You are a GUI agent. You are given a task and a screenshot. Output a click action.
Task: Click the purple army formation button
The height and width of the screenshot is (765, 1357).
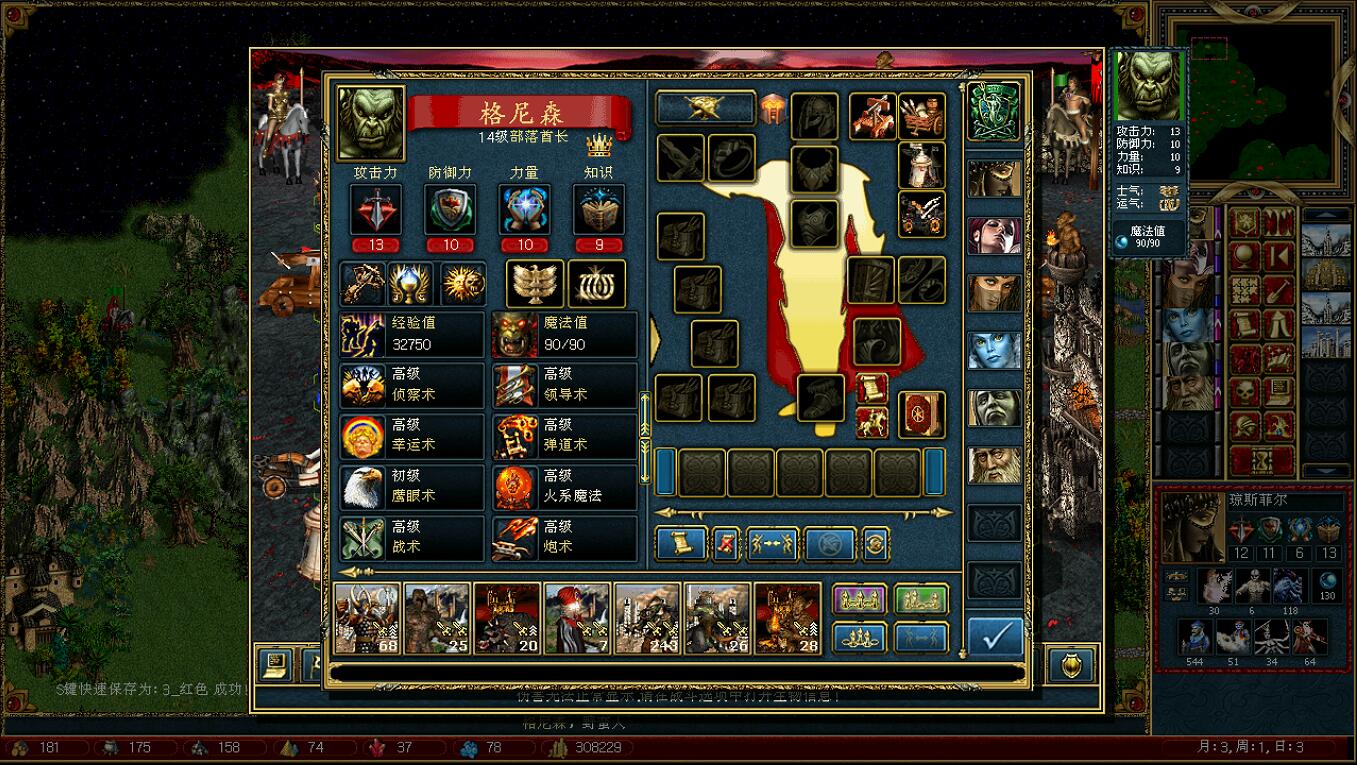pyautogui.click(x=859, y=600)
